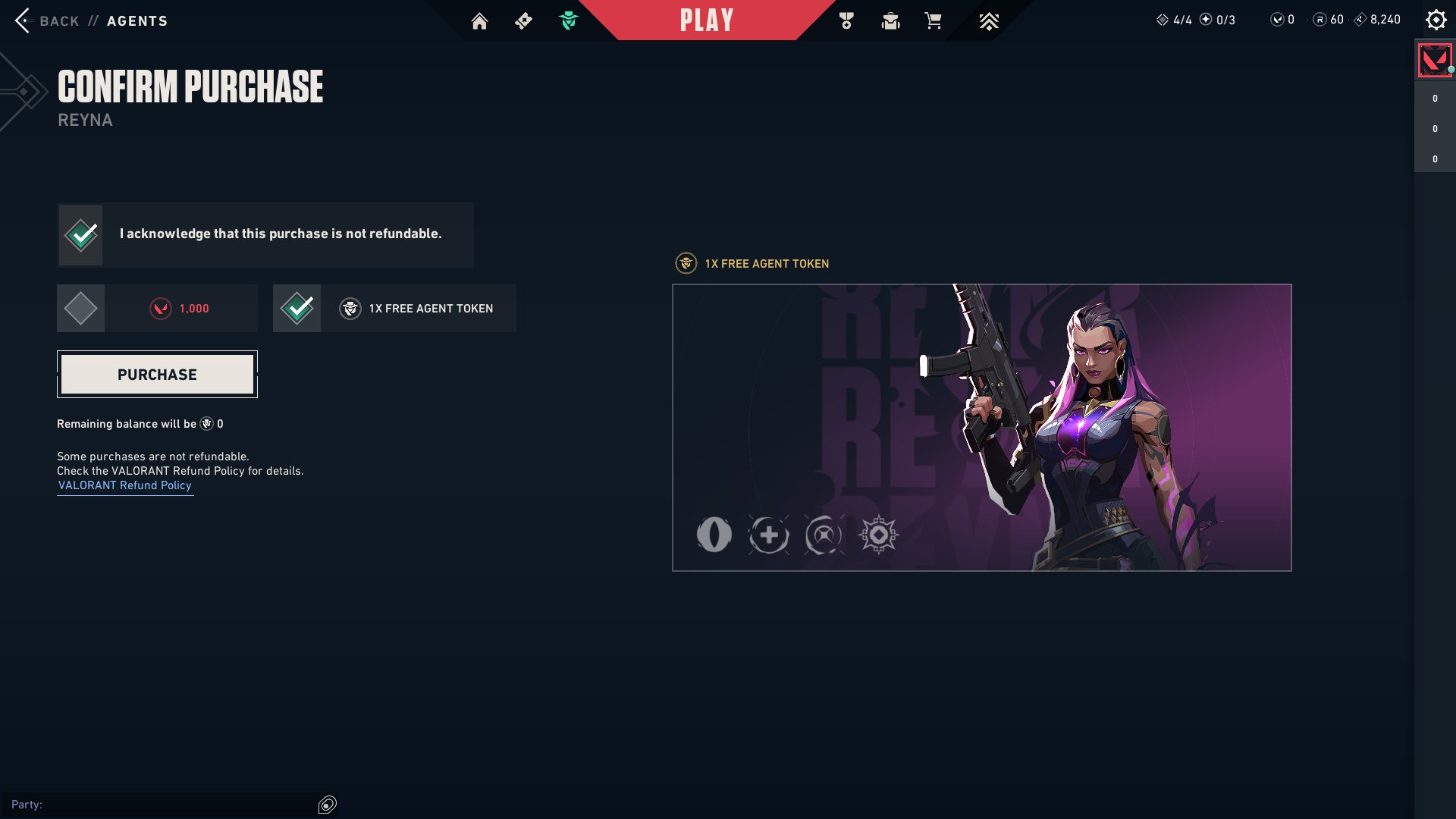The height and width of the screenshot is (819, 1456).
Task: Open the Settings gear icon
Action: pyautogui.click(x=1436, y=19)
